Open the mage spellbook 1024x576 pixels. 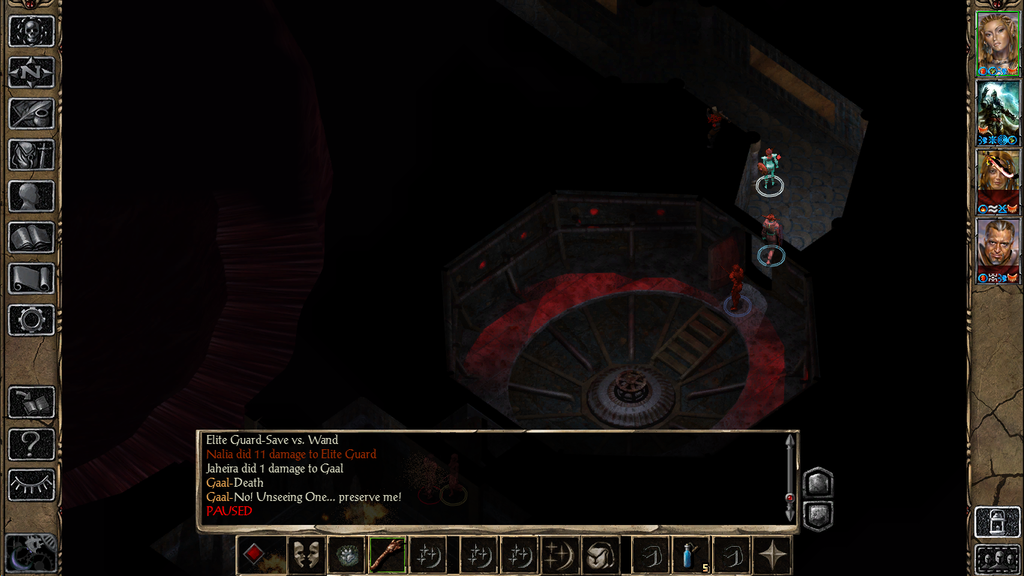click(31, 237)
